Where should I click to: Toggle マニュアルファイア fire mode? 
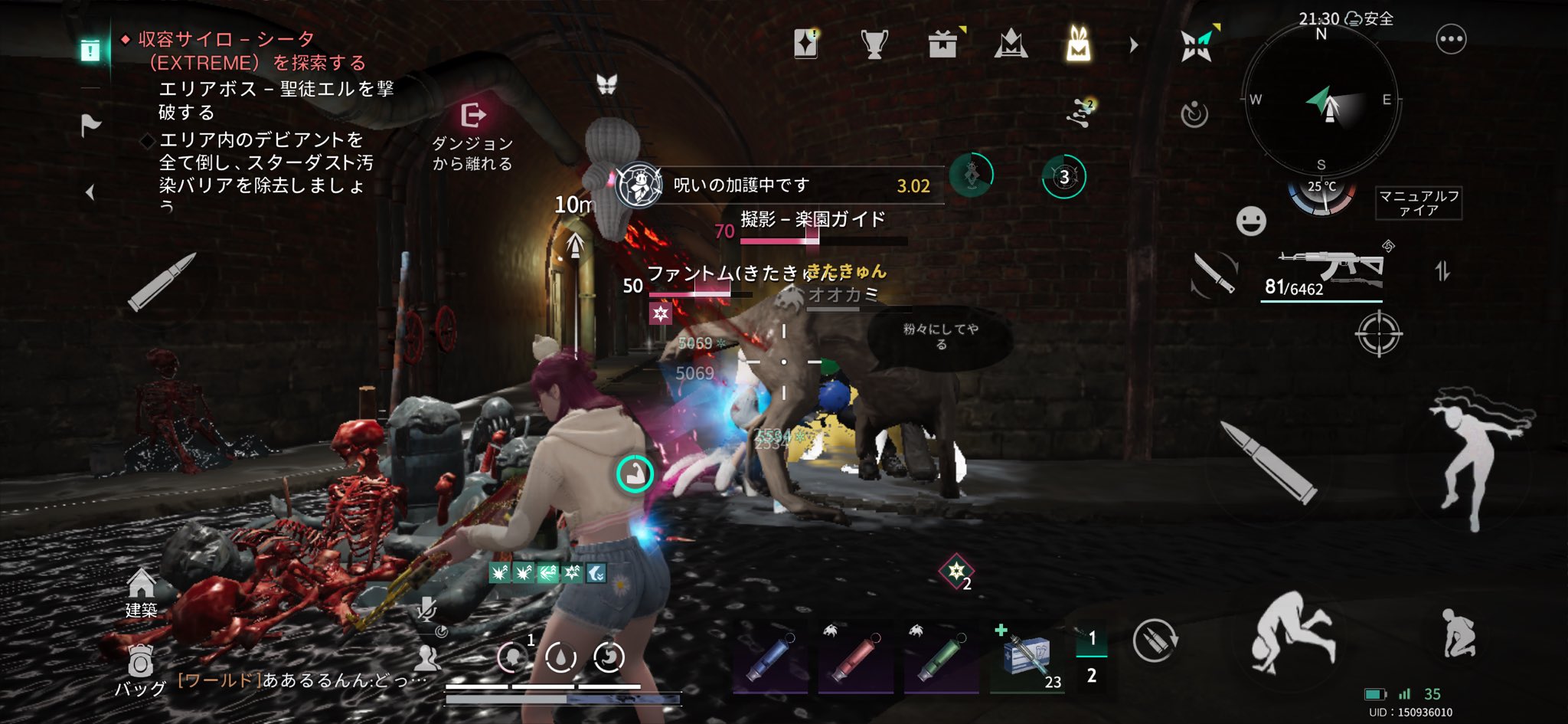1419,203
